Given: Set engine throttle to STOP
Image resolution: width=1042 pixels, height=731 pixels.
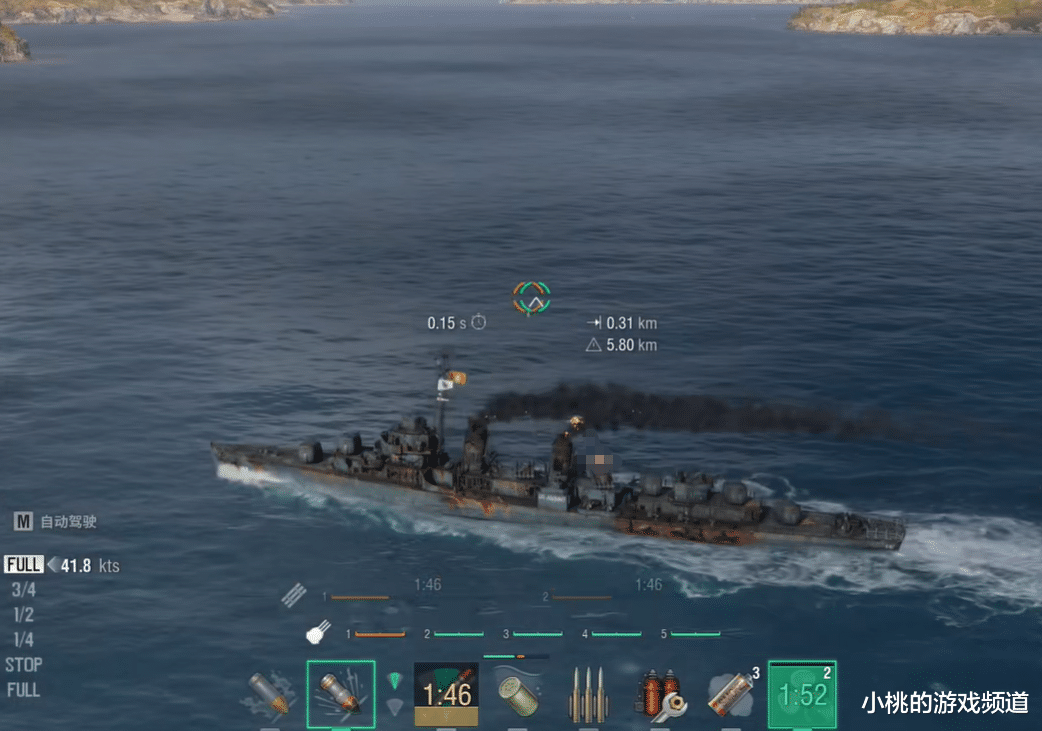Looking at the screenshot, I should (x=23, y=665).
